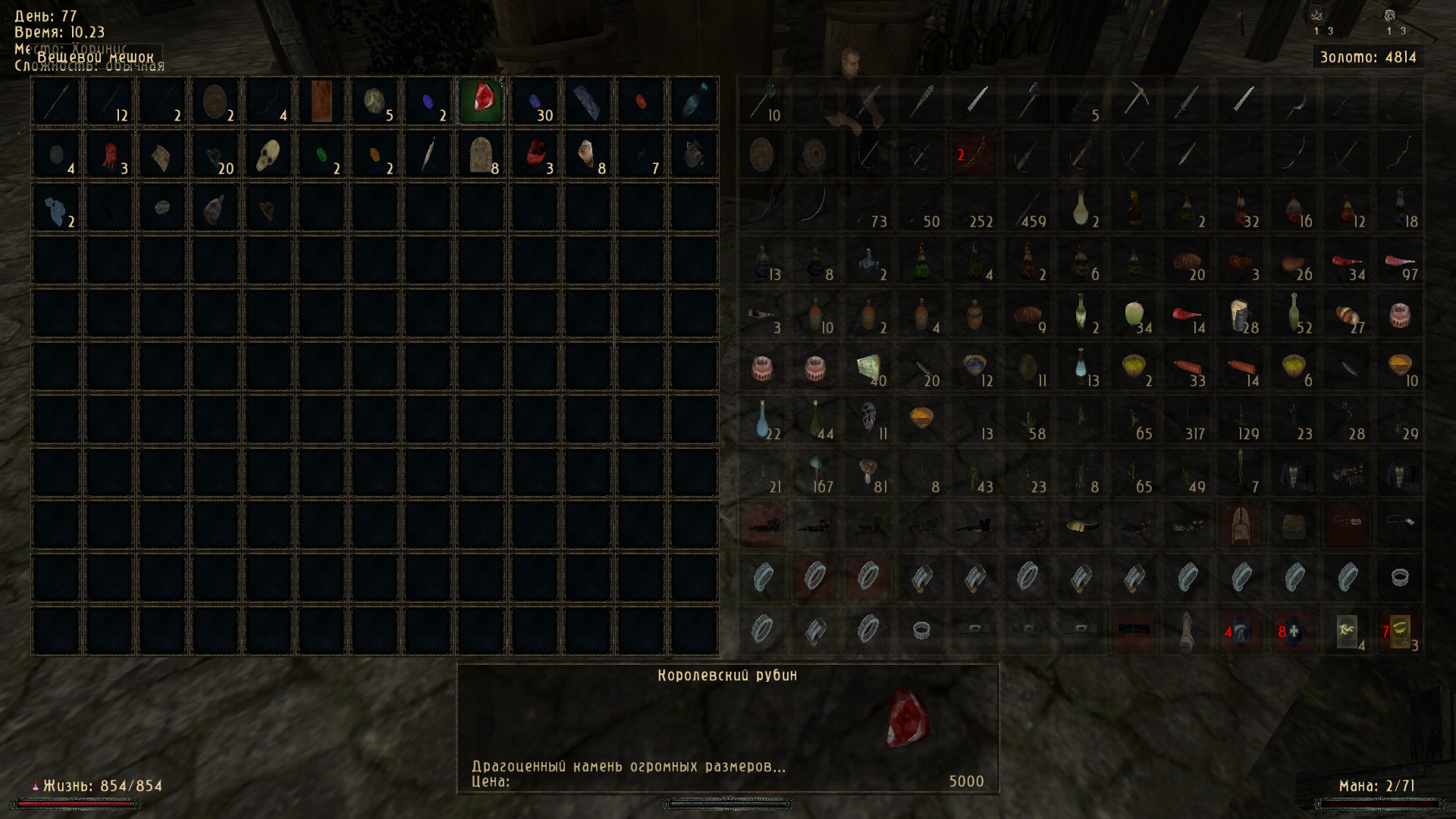The height and width of the screenshot is (819, 1456).
Task: Pick the skull item in the bag
Action: 268,155
